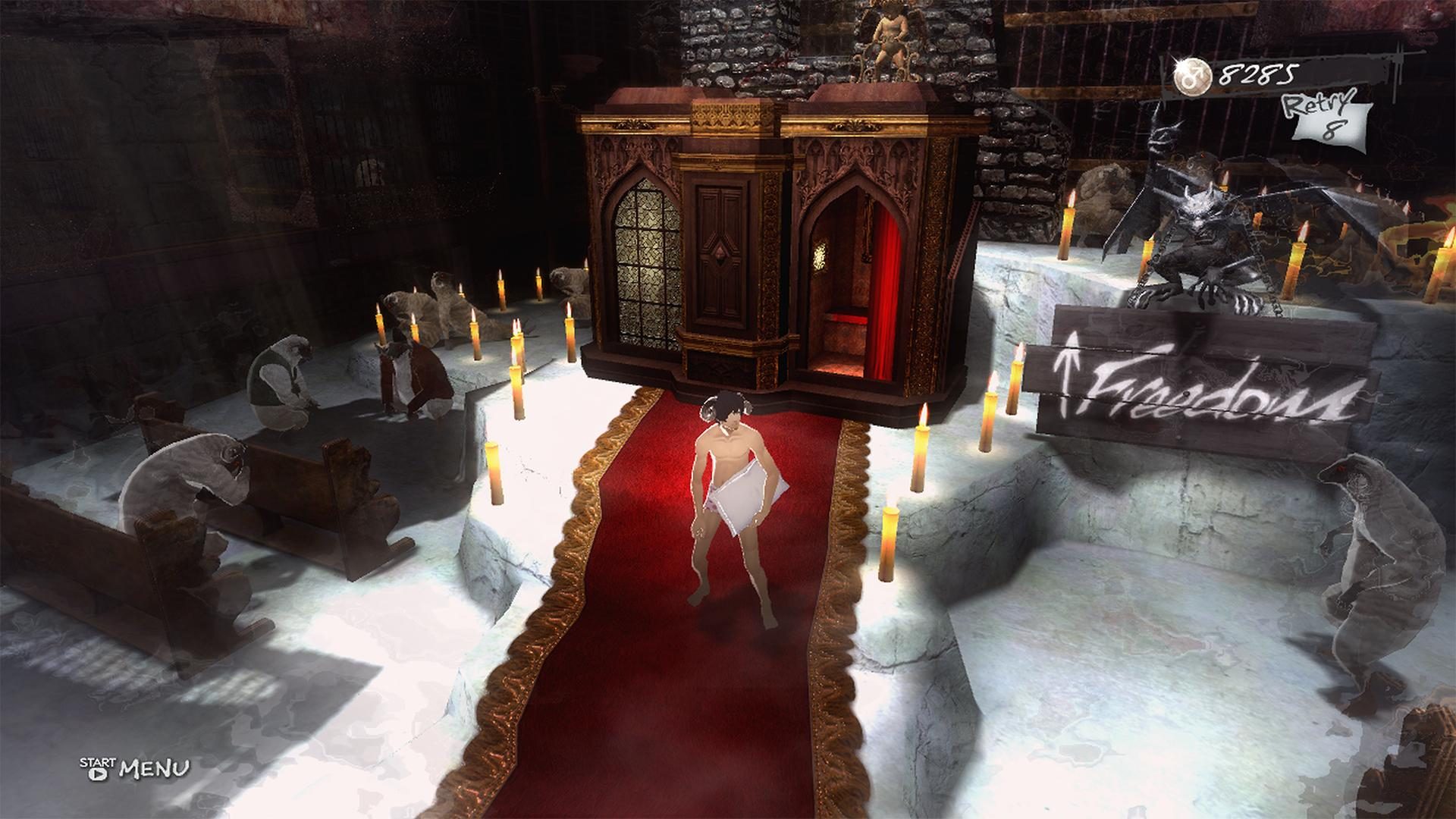Click the Start button play icon

pyautogui.click(x=98, y=774)
